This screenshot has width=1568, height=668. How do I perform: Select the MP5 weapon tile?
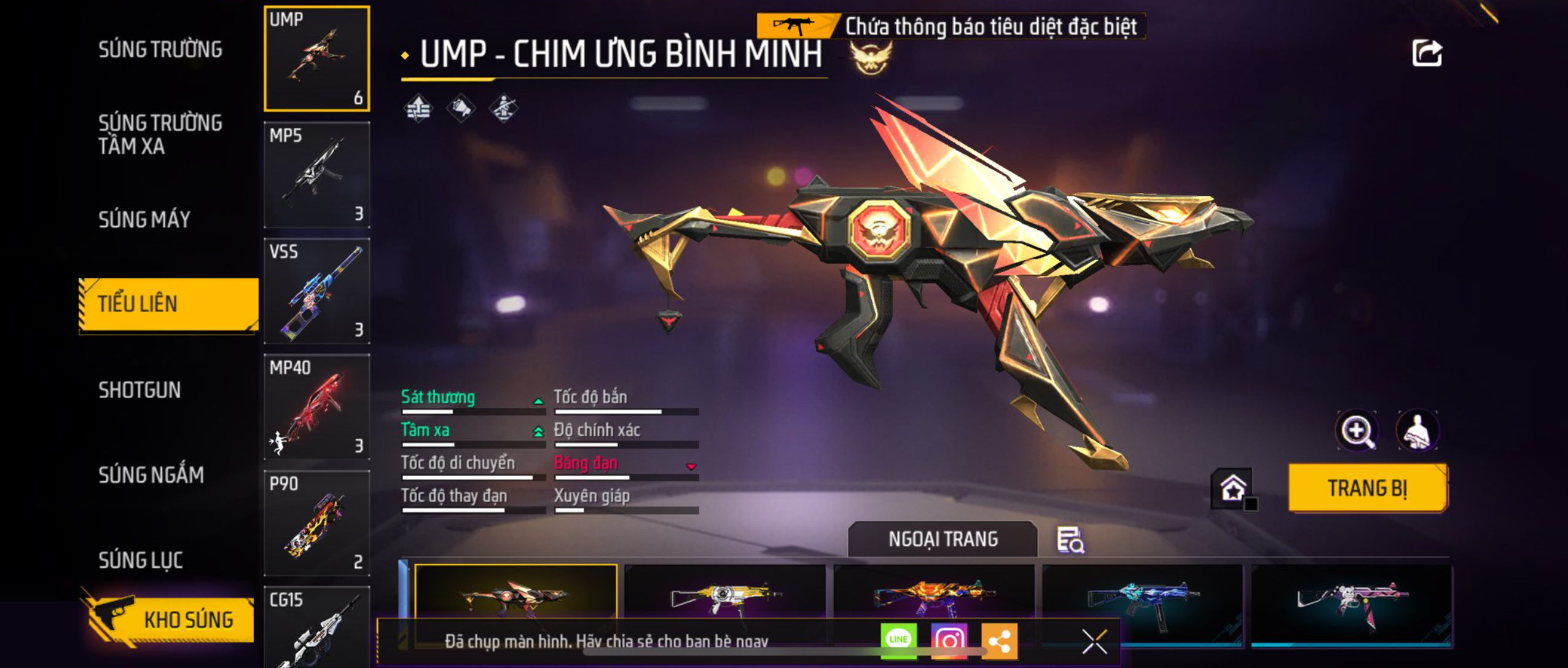point(317,175)
